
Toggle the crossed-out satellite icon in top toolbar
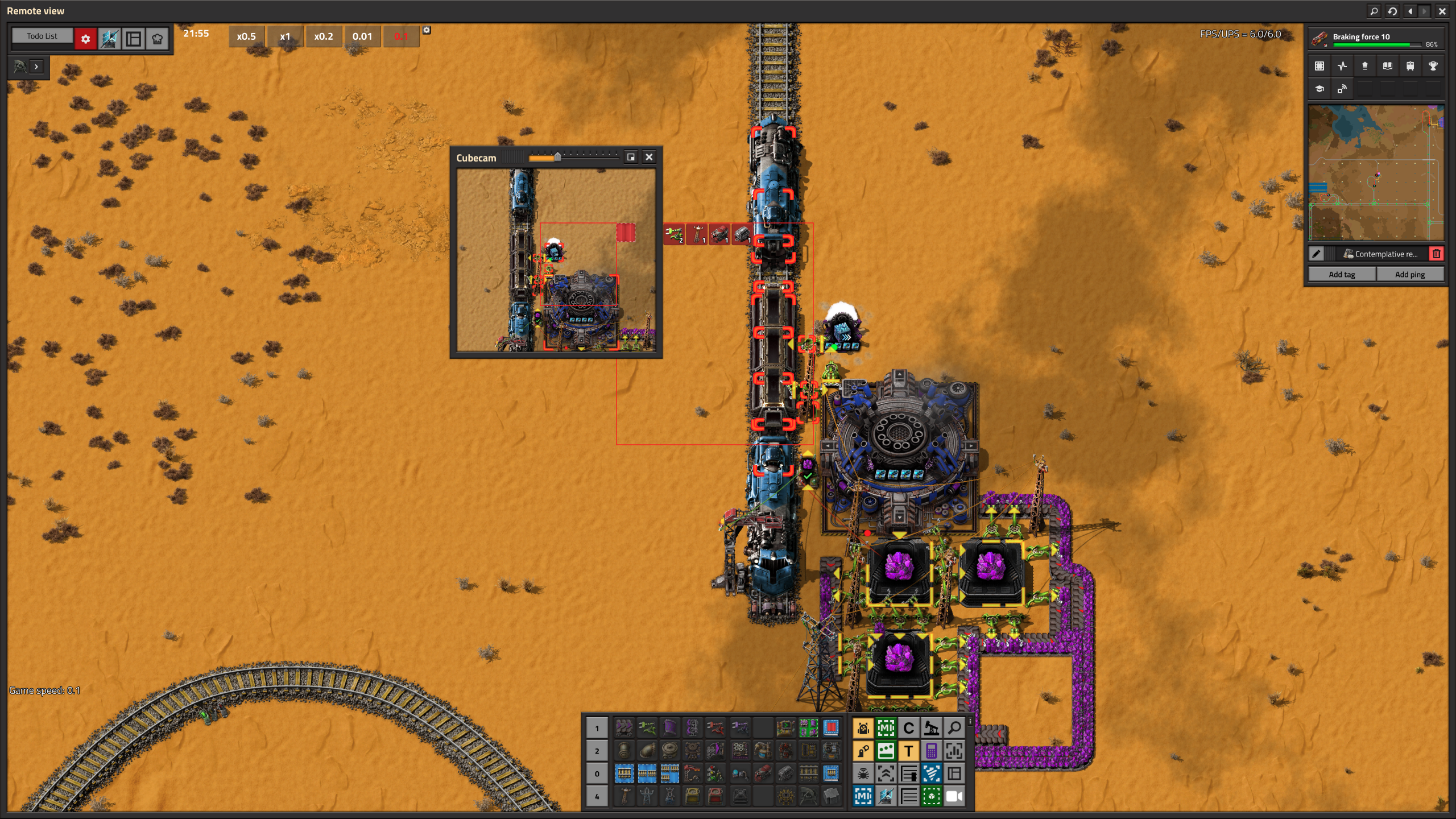tap(110, 39)
